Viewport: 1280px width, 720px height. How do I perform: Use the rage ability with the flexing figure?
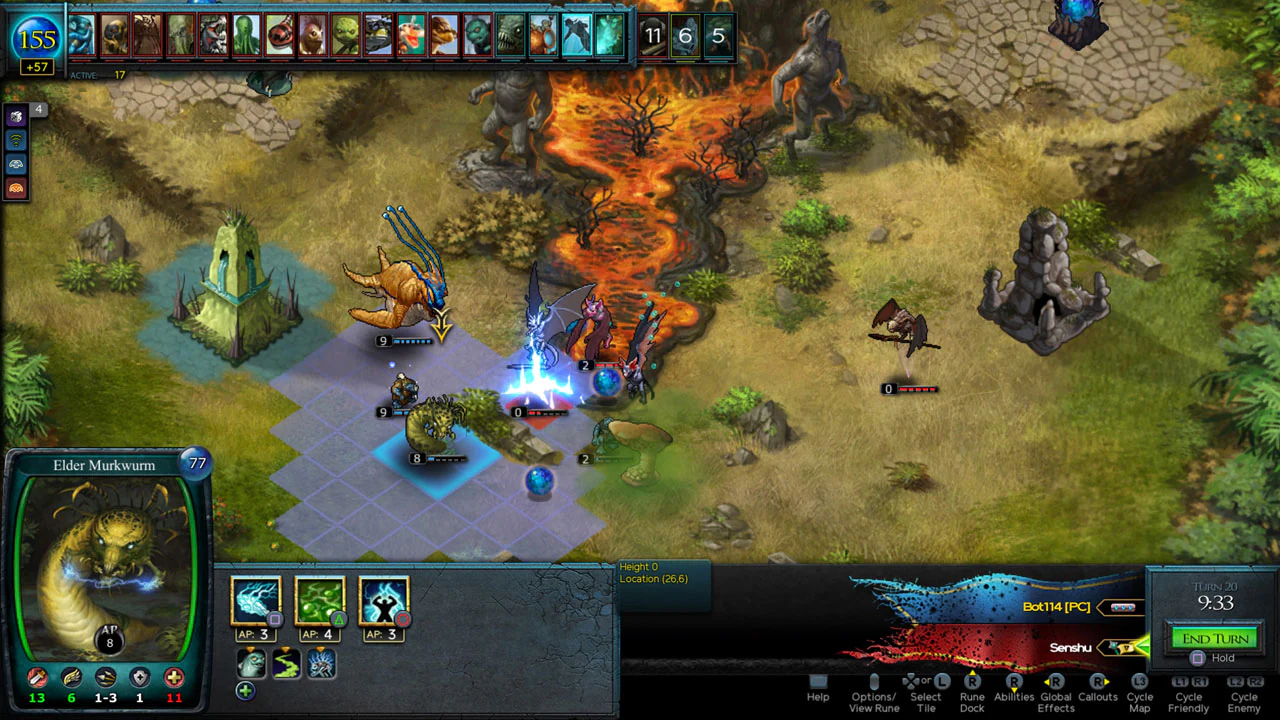point(383,598)
